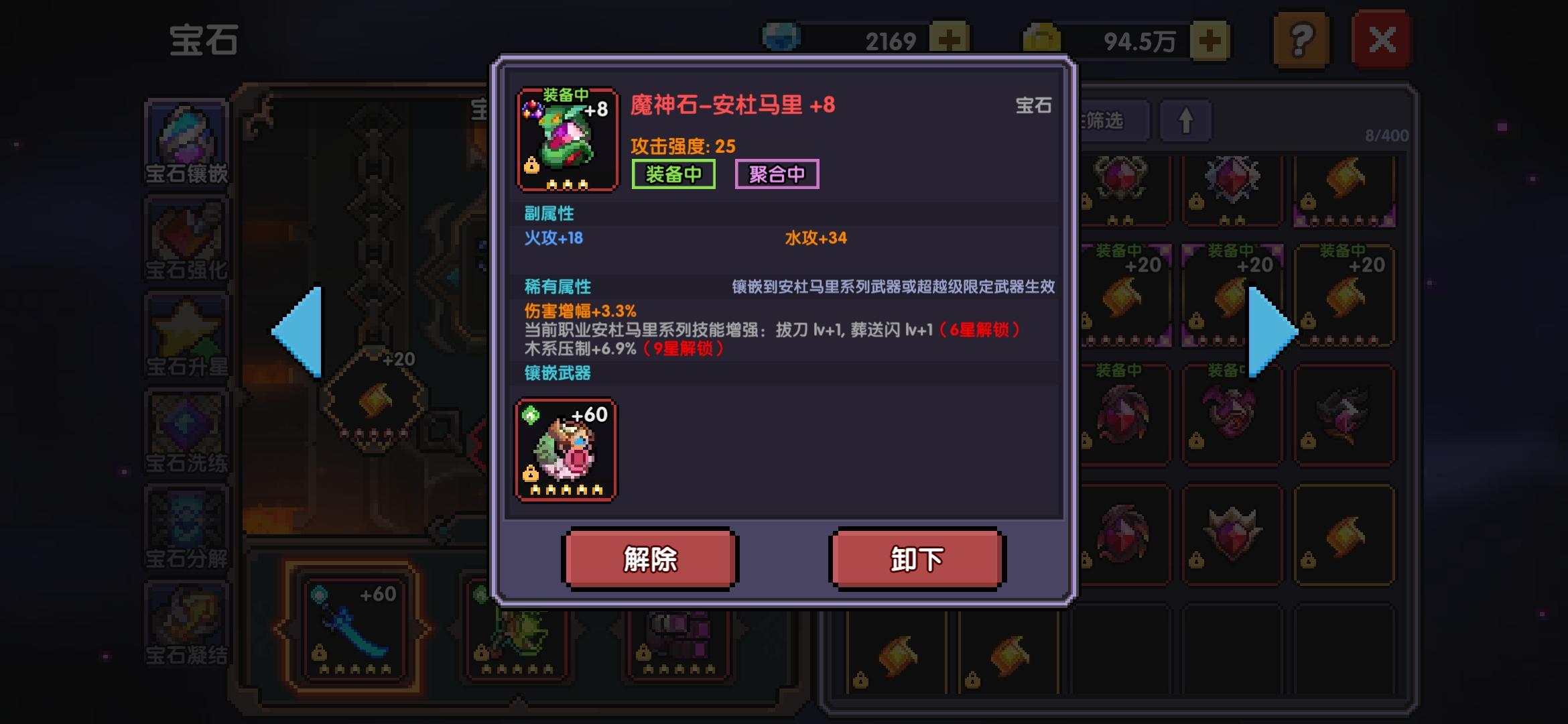Screen dimensions: 1568x724
Task: Click the +60 socketed weapon thumbnail
Action: pyautogui.click(x=566, y=450)
